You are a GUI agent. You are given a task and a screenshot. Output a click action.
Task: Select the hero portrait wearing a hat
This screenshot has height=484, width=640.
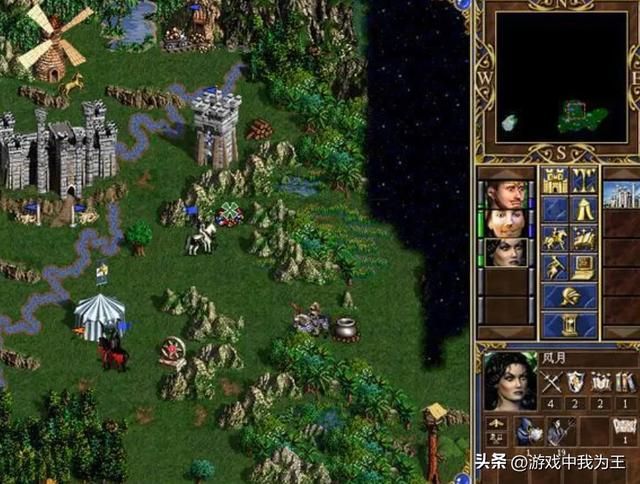(506, 194)
